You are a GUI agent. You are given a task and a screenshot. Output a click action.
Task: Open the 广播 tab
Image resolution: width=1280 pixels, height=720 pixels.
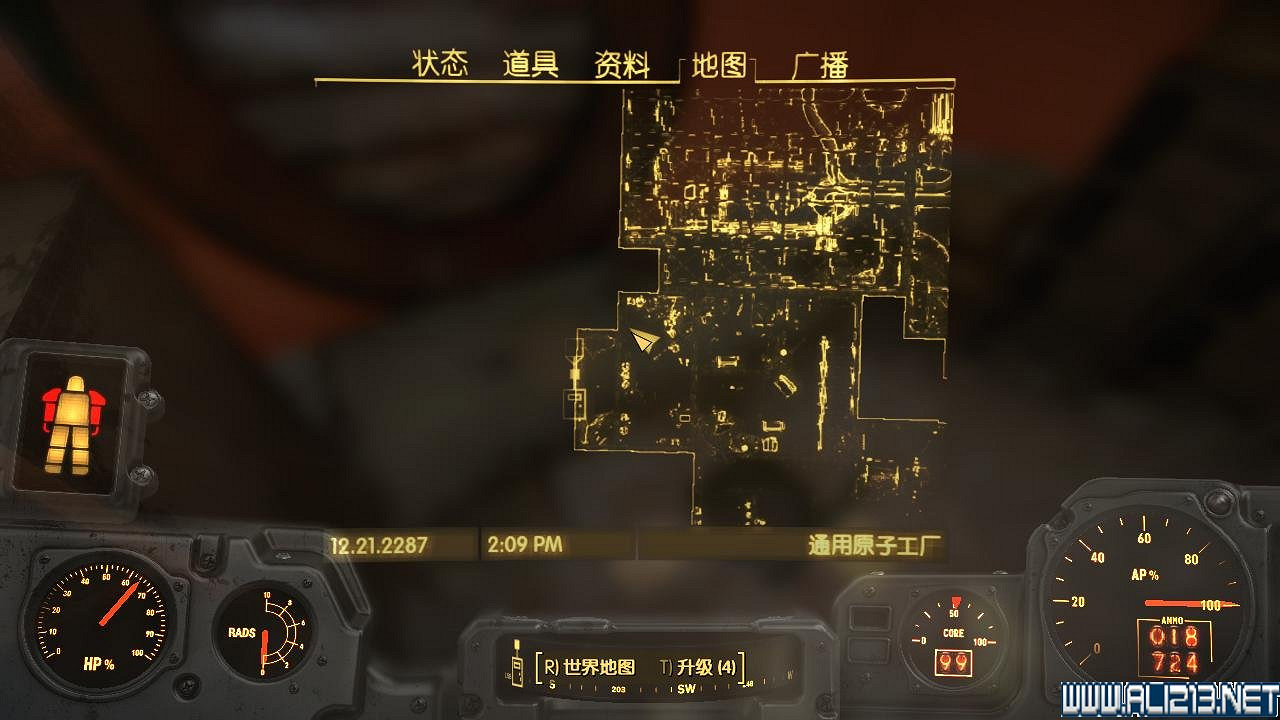pos(823,62)
